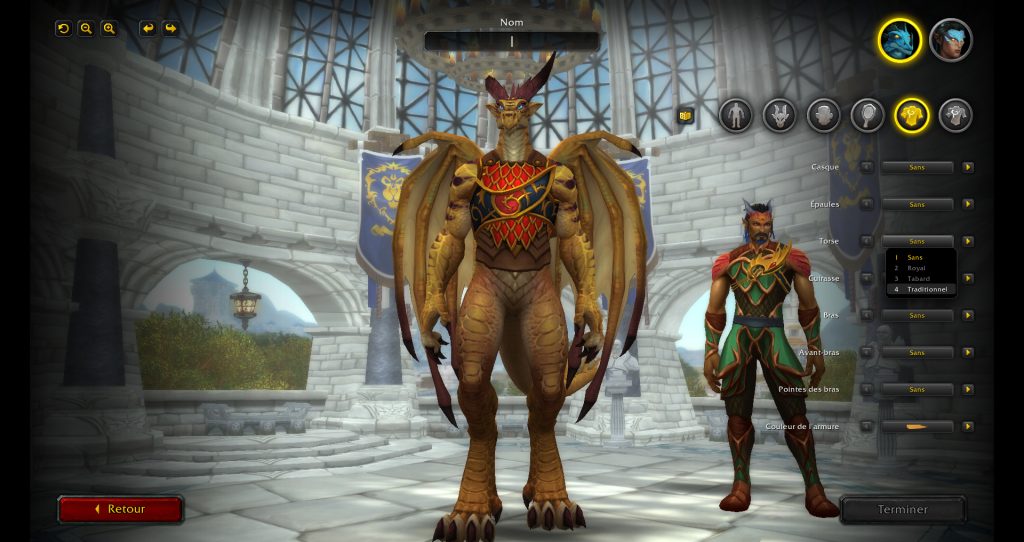1024x542 pixels.
Task: Undo the last customization change
Action: 148,28
